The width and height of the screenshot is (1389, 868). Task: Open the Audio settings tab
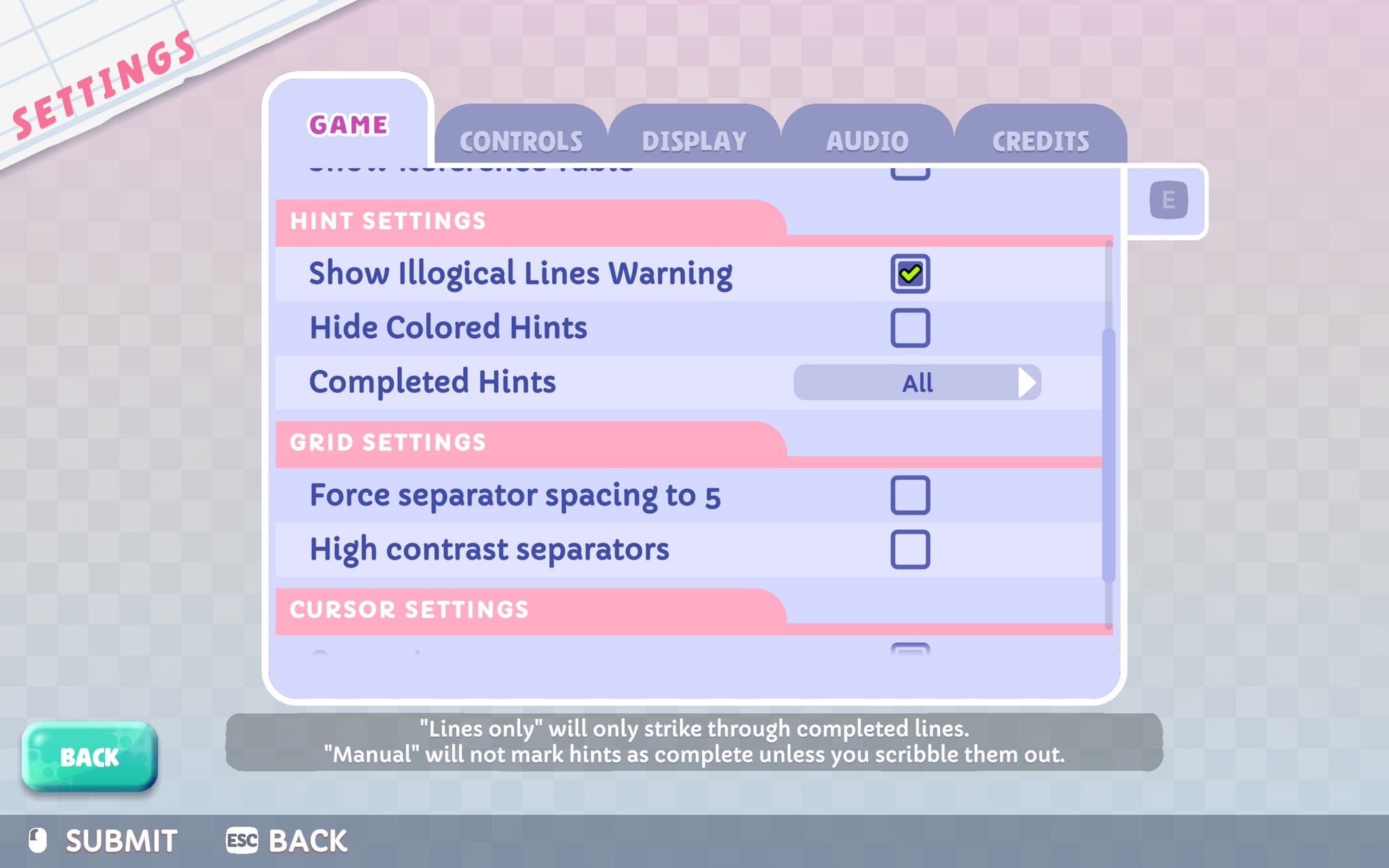click(867, 139)
